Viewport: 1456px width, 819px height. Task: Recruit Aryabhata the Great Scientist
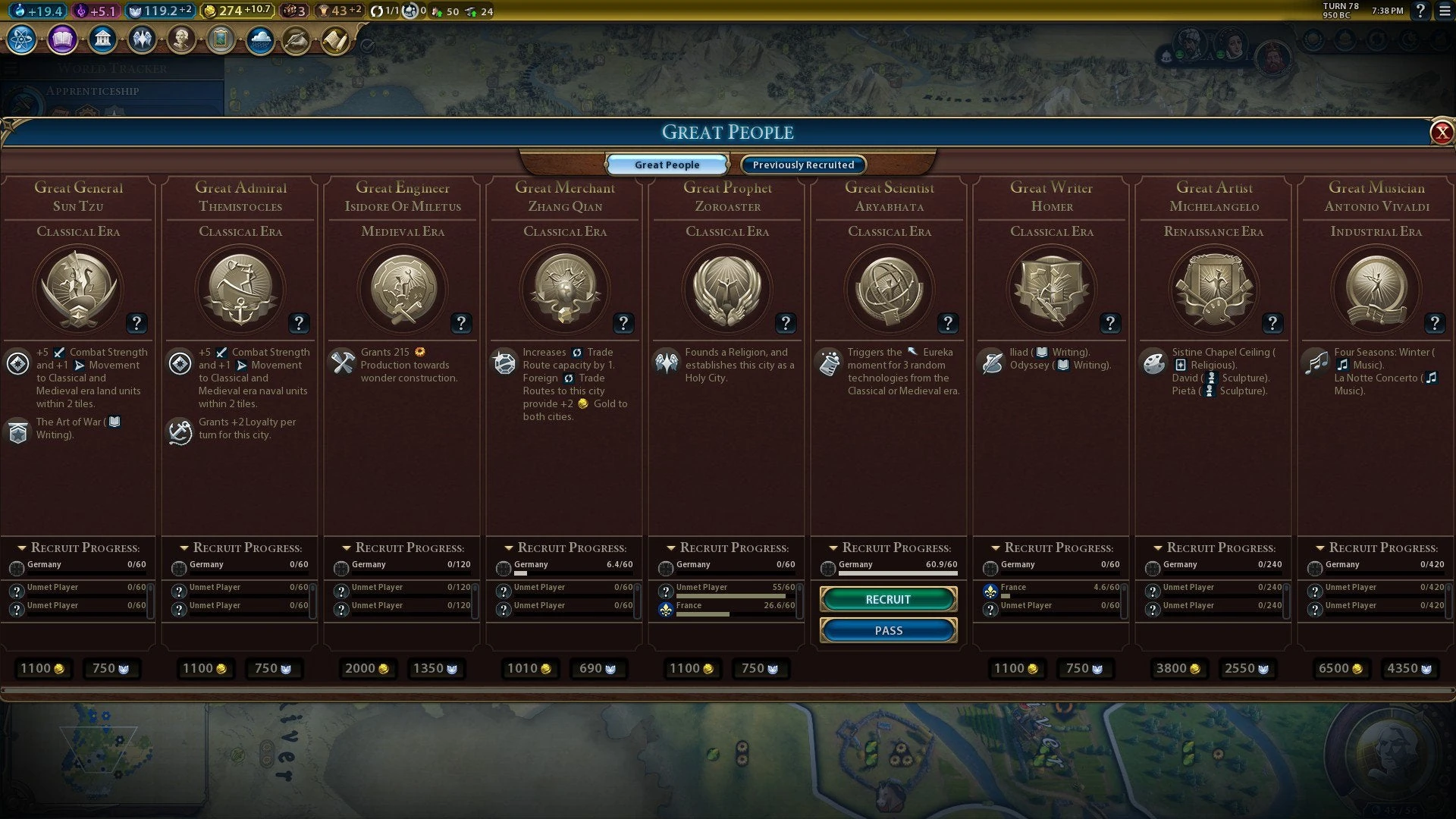[887, 599]
